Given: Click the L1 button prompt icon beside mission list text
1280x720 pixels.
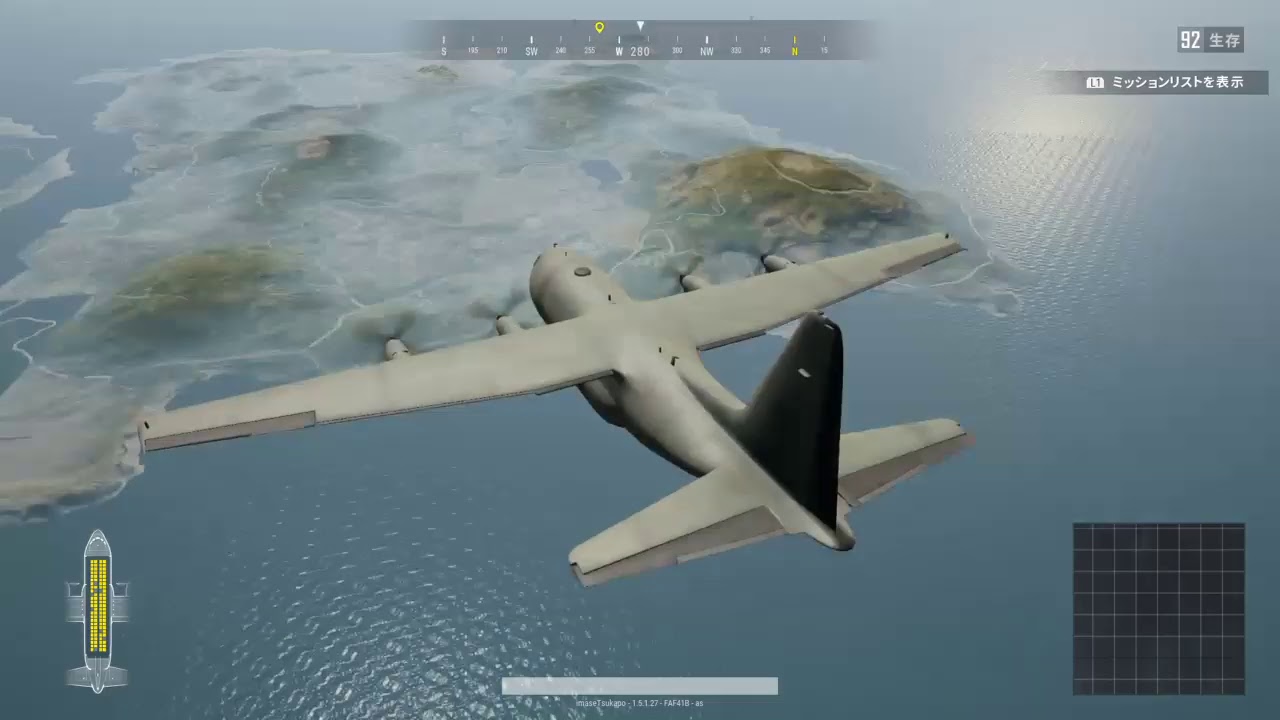Looking at the screenshot, I should 1095,82.
